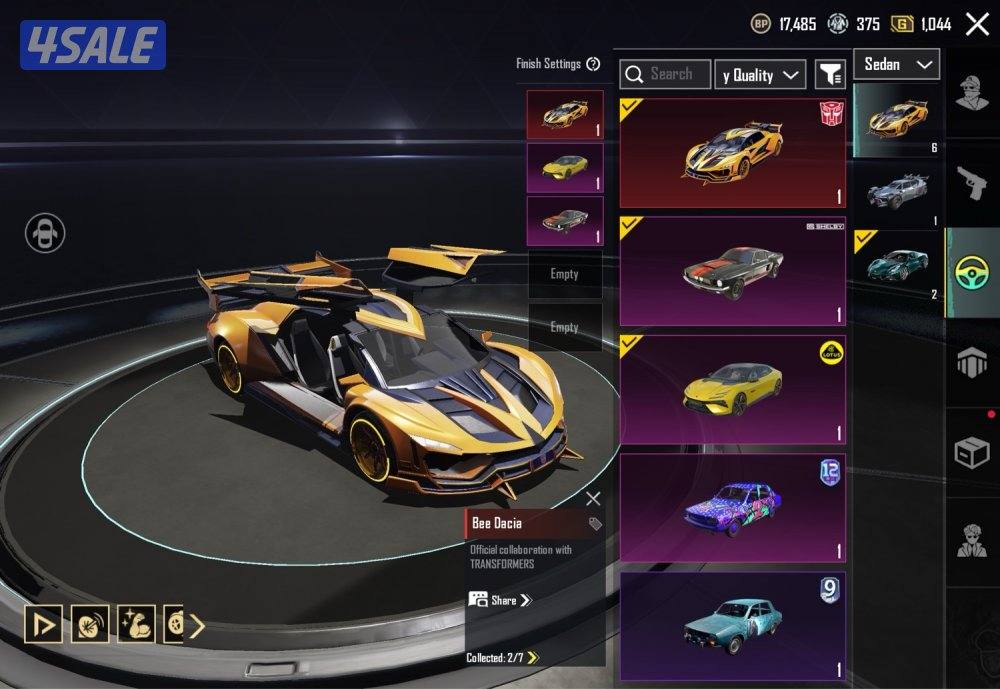
Task: Open the Quality sort dropdown
Action: pyautogui.click(x=760, y=75)
